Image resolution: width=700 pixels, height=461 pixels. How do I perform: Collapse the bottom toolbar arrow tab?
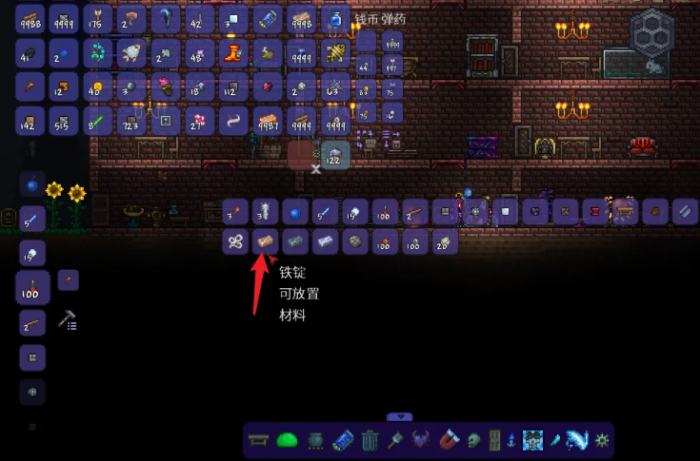[399, 417]
